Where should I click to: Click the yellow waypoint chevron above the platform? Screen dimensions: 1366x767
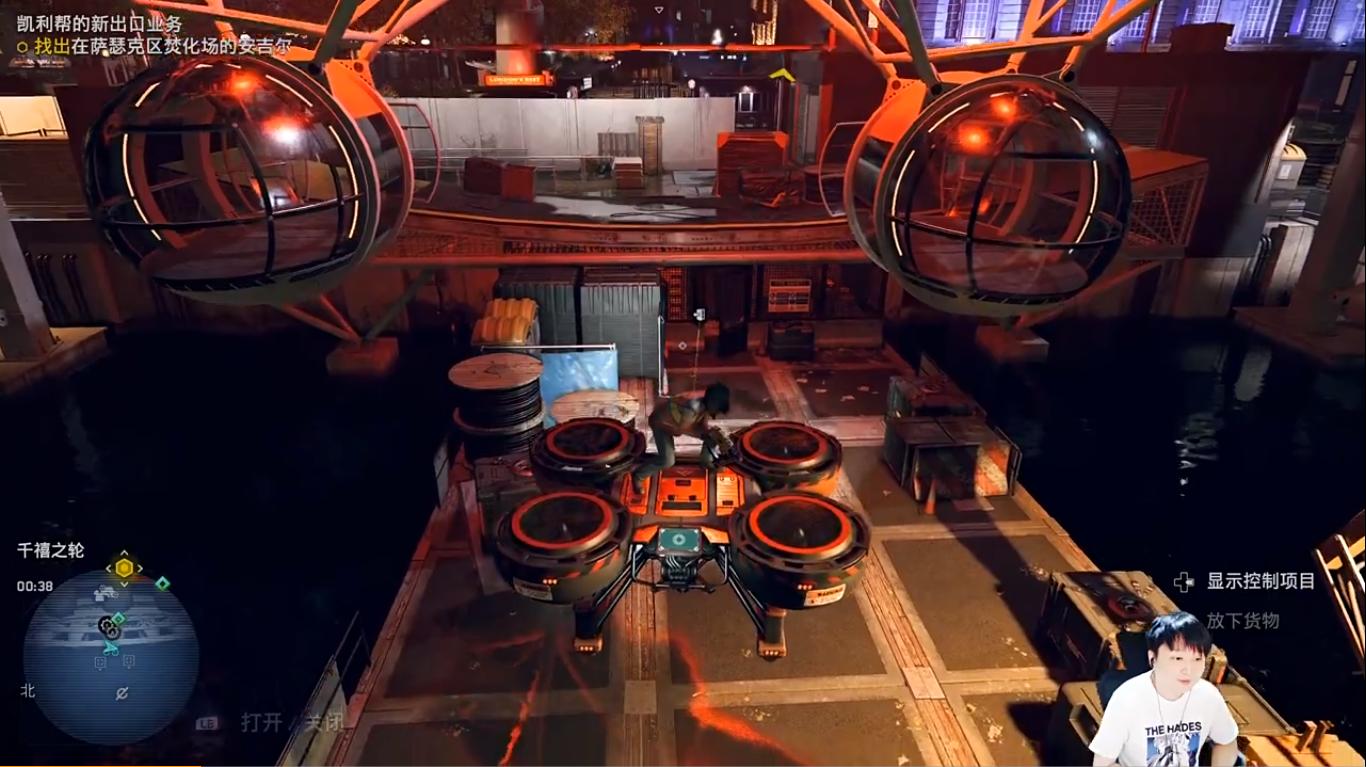pyautogui.click(x=781, y=74)
